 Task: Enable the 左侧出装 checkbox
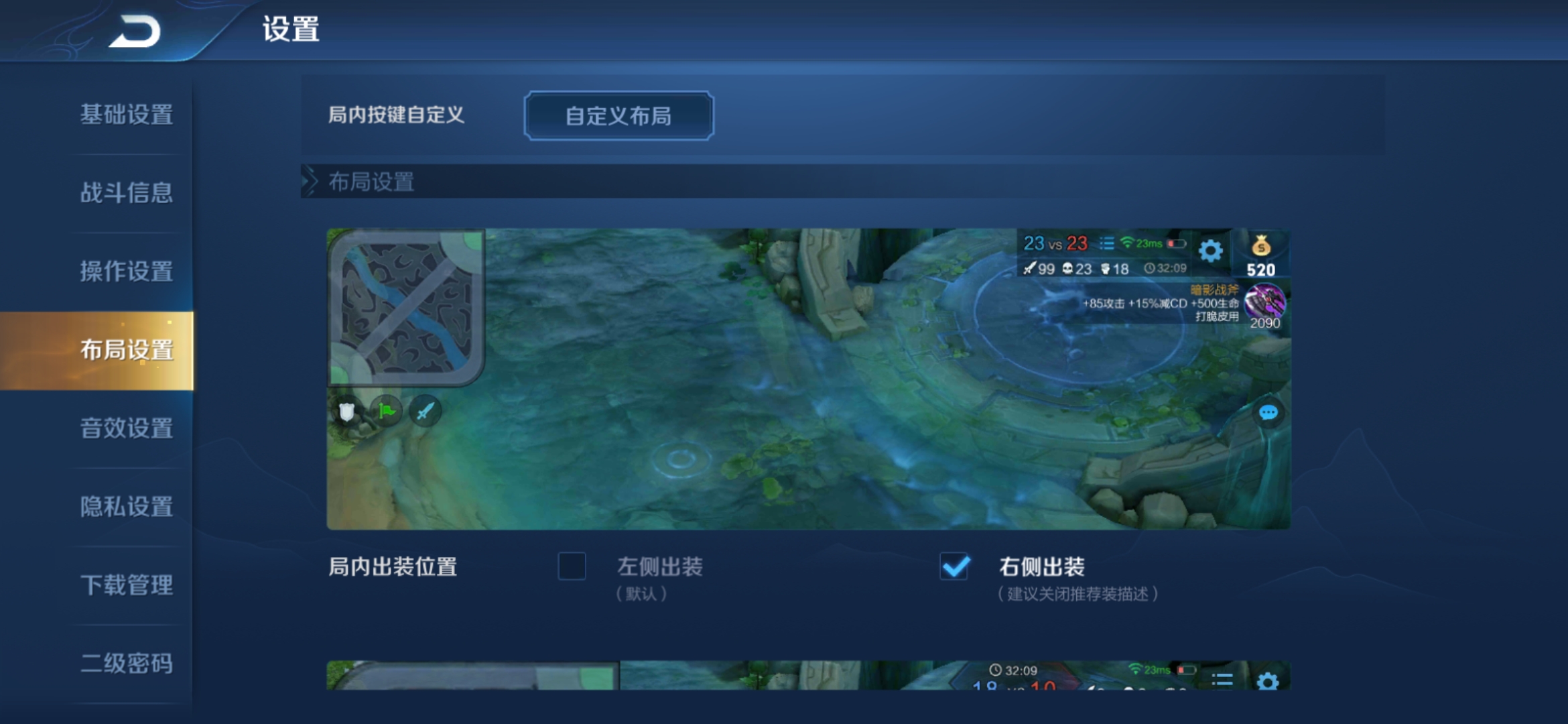(x=572, y=568)
